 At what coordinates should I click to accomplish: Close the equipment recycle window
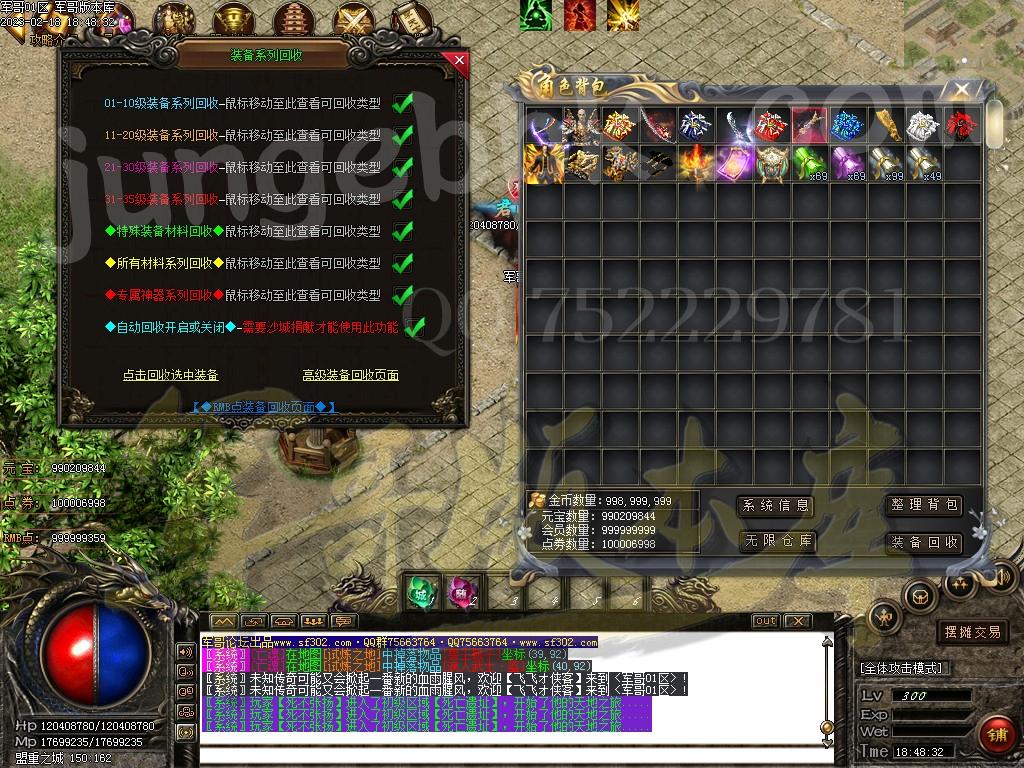click(x=459, y=60)
